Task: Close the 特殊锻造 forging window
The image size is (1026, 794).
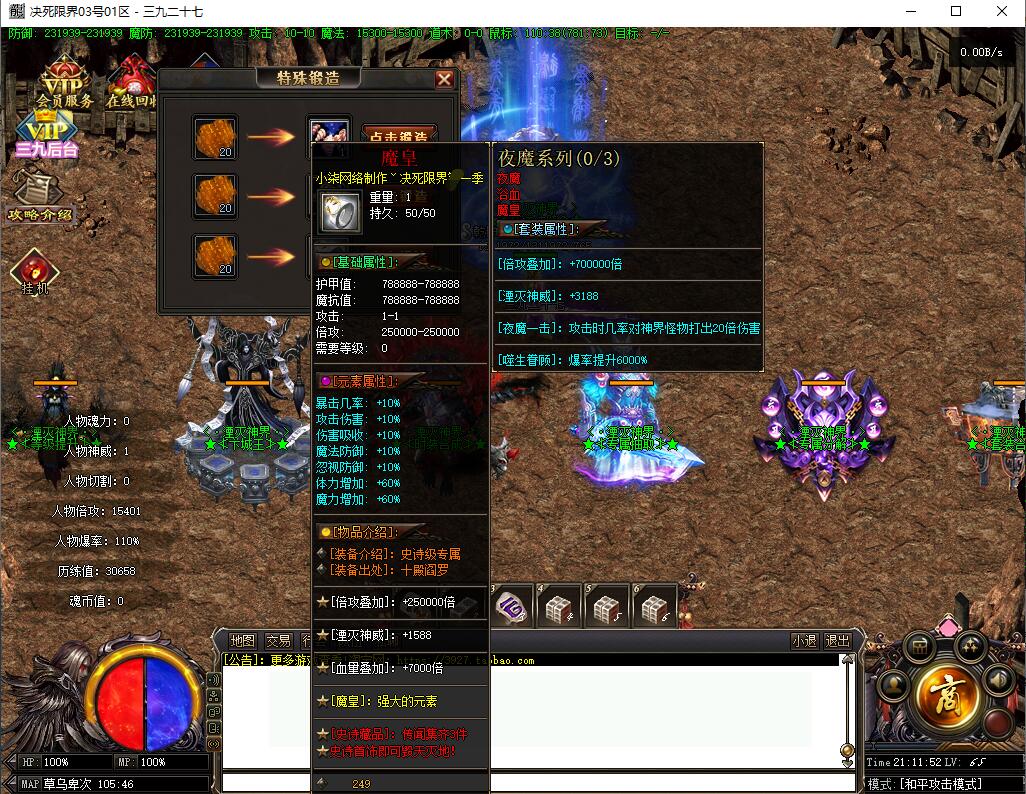Action: [445, 79]
